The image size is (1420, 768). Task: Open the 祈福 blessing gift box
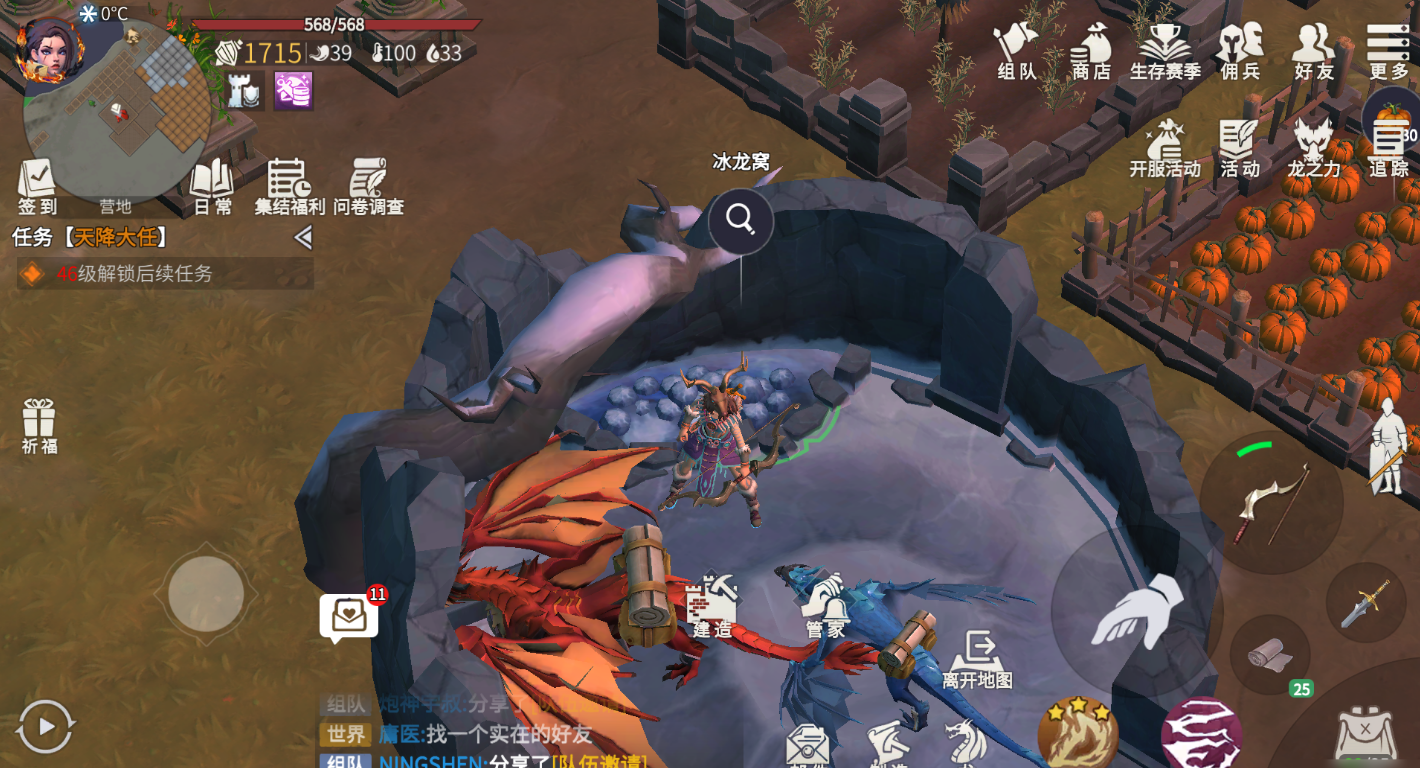tap(39, 426)
